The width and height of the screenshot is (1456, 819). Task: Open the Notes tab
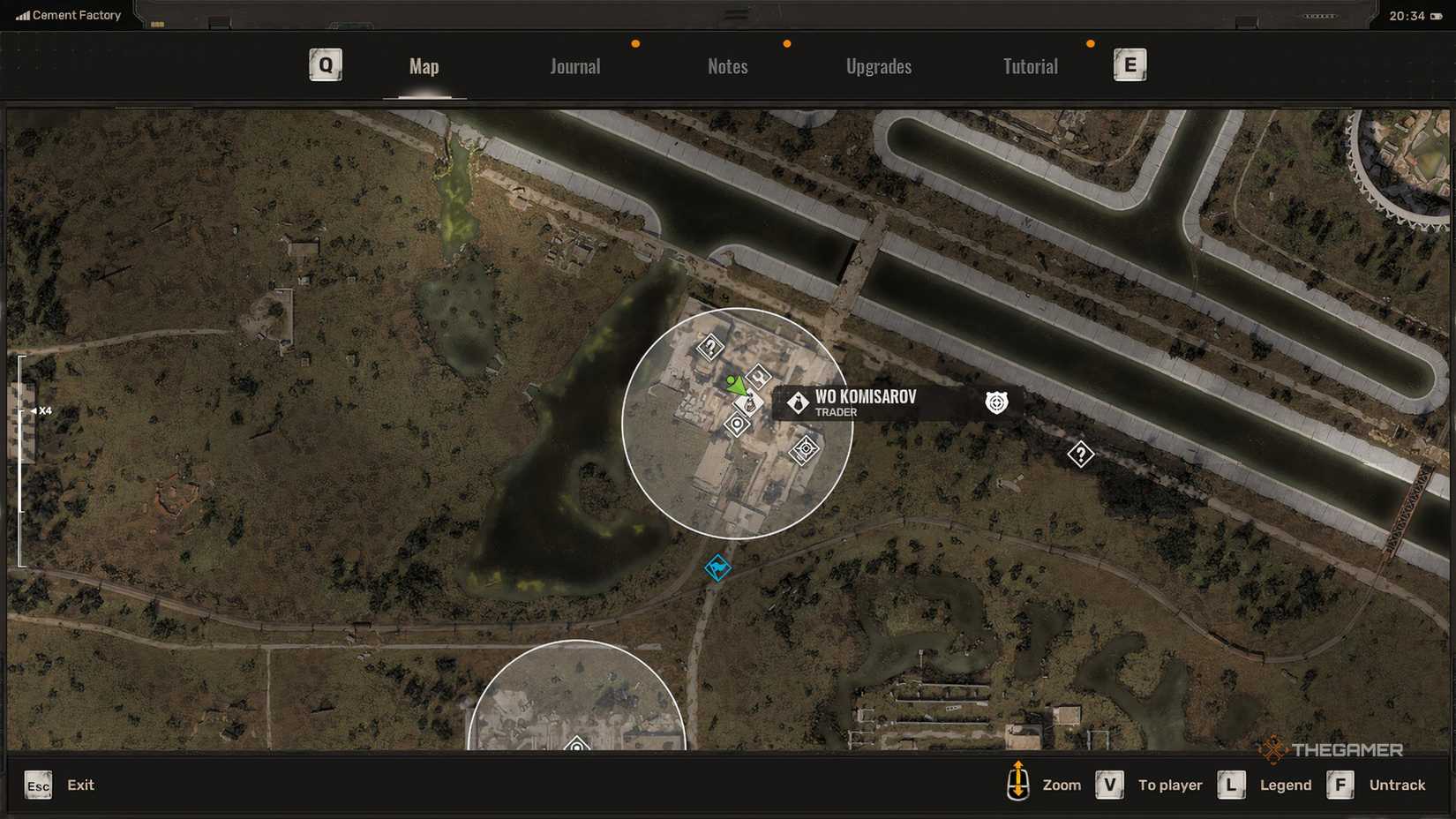(727, 66)
